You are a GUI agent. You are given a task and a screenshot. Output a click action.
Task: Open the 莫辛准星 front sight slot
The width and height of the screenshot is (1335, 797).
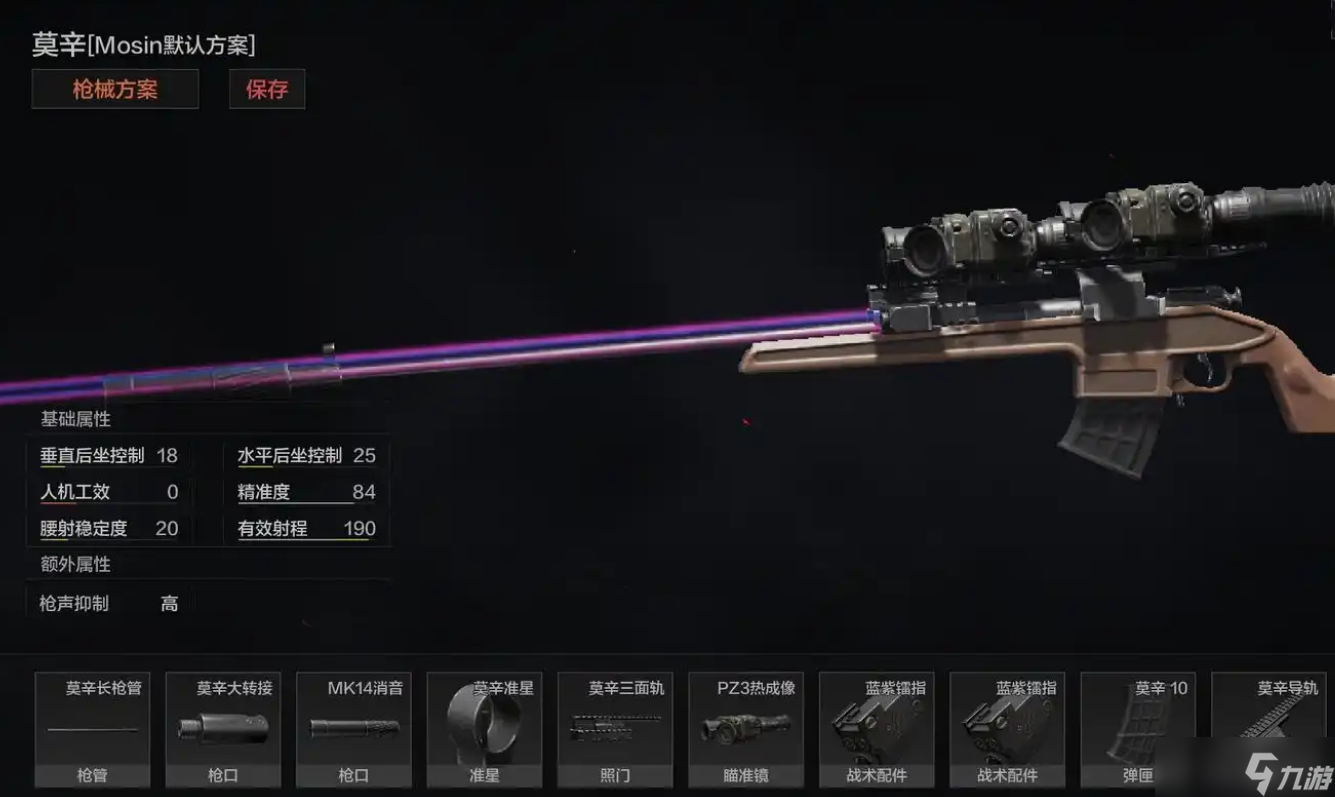(x=484, y=729)
